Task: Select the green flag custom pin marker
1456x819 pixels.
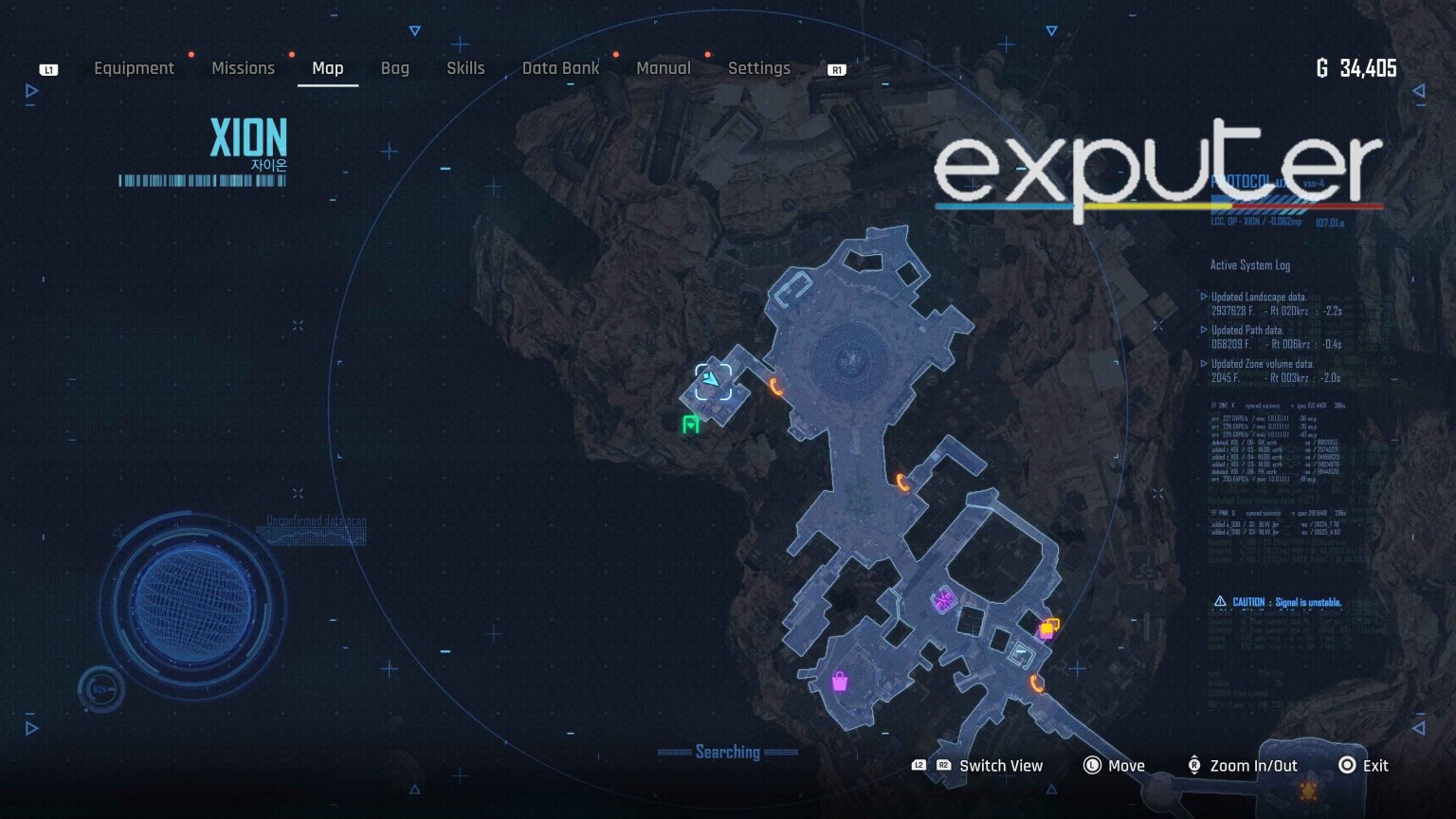Action: tap(691, 424)
